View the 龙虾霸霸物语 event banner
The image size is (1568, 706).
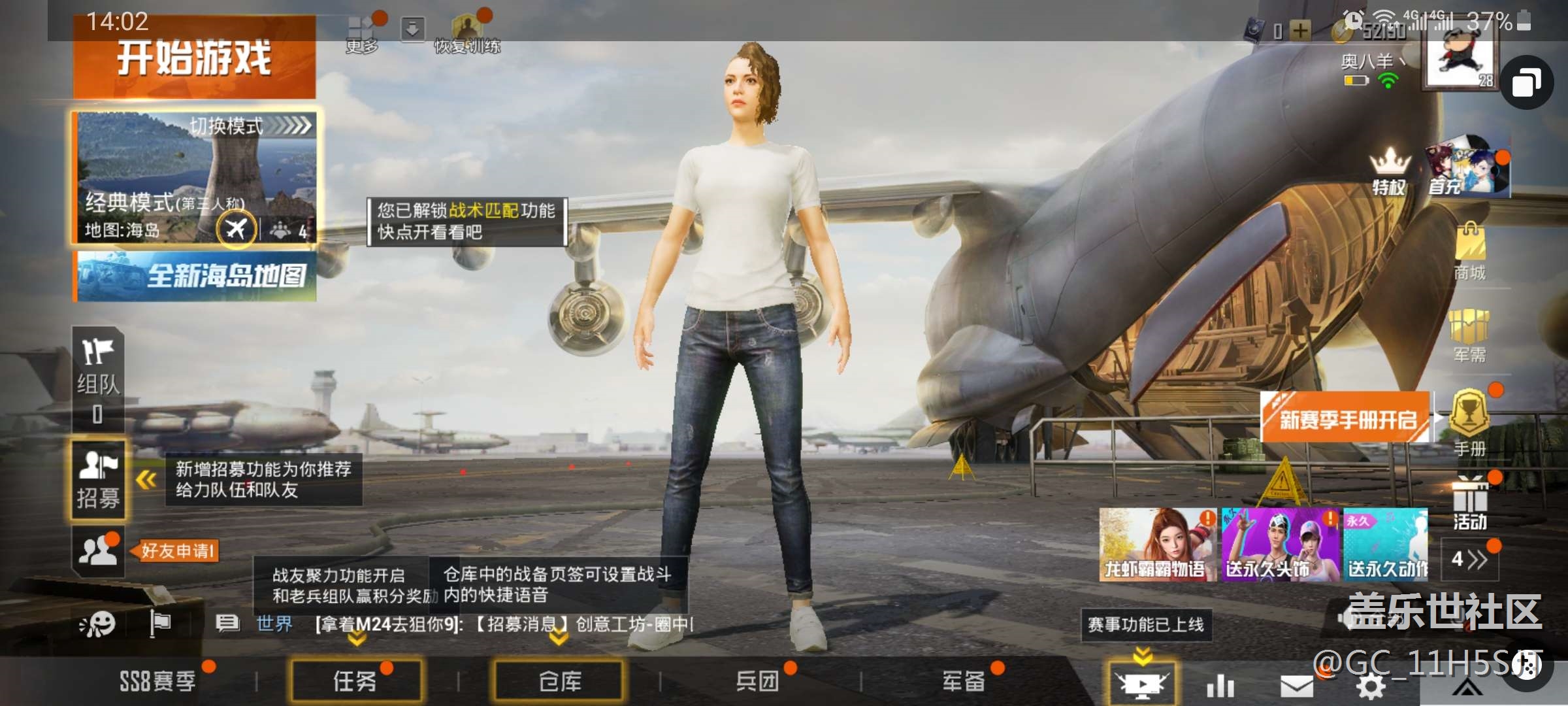click(x=1157, y=545)
